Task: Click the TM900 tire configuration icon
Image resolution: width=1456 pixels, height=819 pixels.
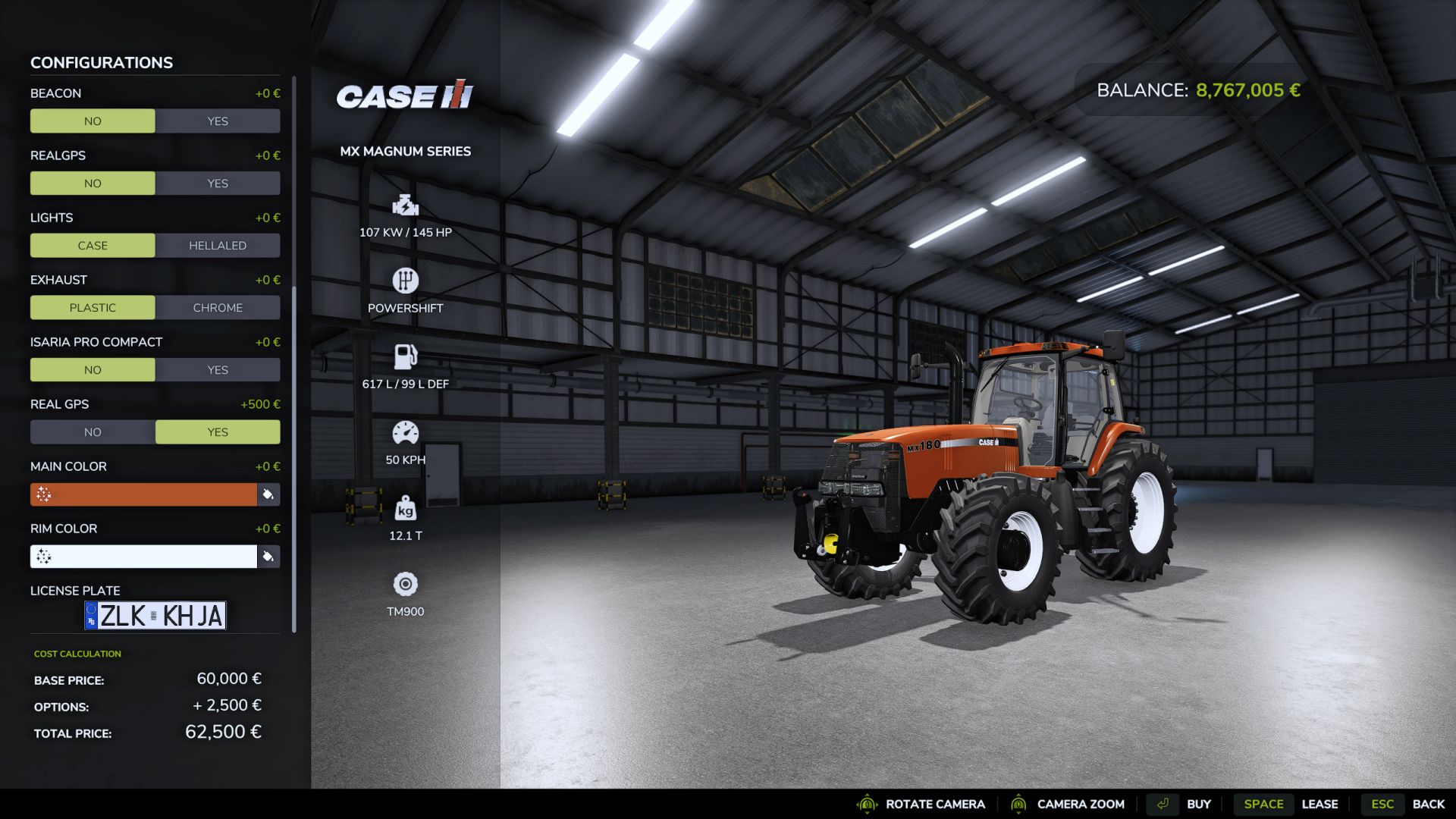Action: point(405,585)
